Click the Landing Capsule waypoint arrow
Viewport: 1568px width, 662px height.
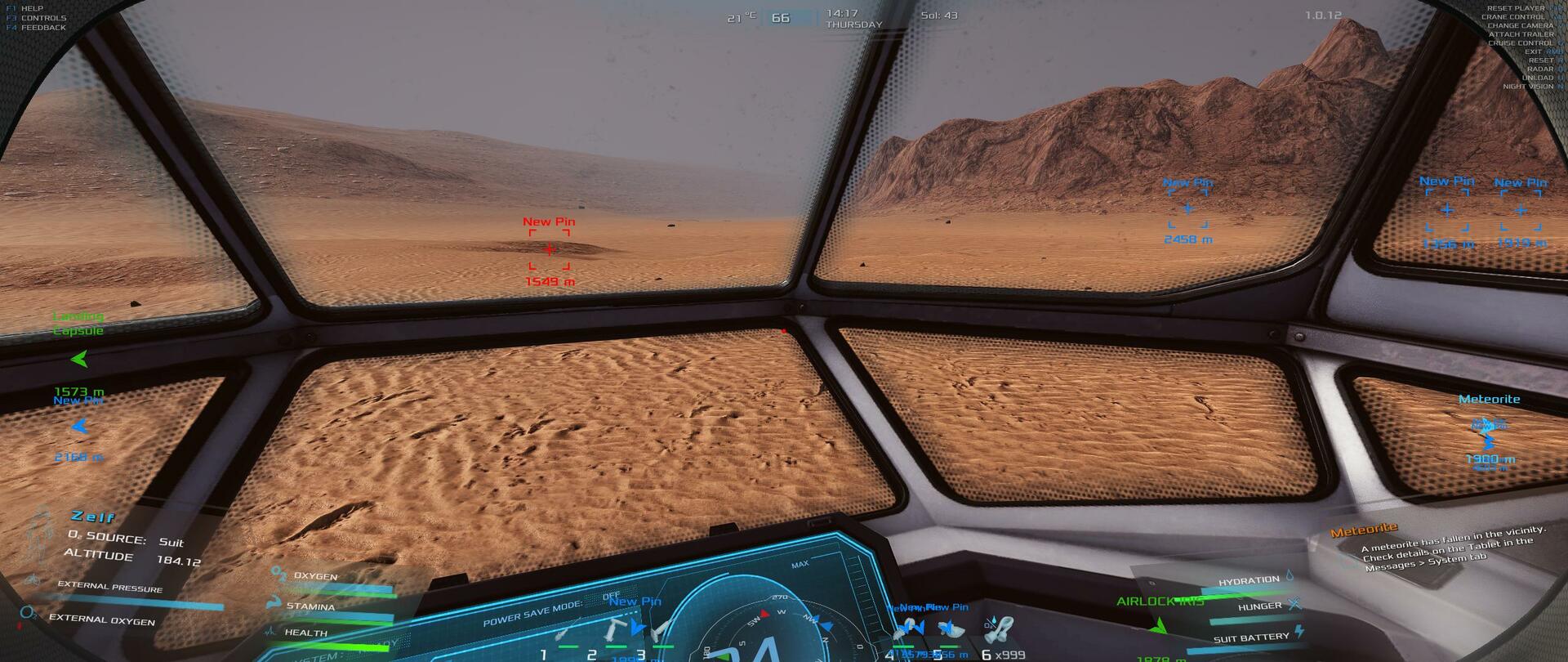tap(79, 359)
